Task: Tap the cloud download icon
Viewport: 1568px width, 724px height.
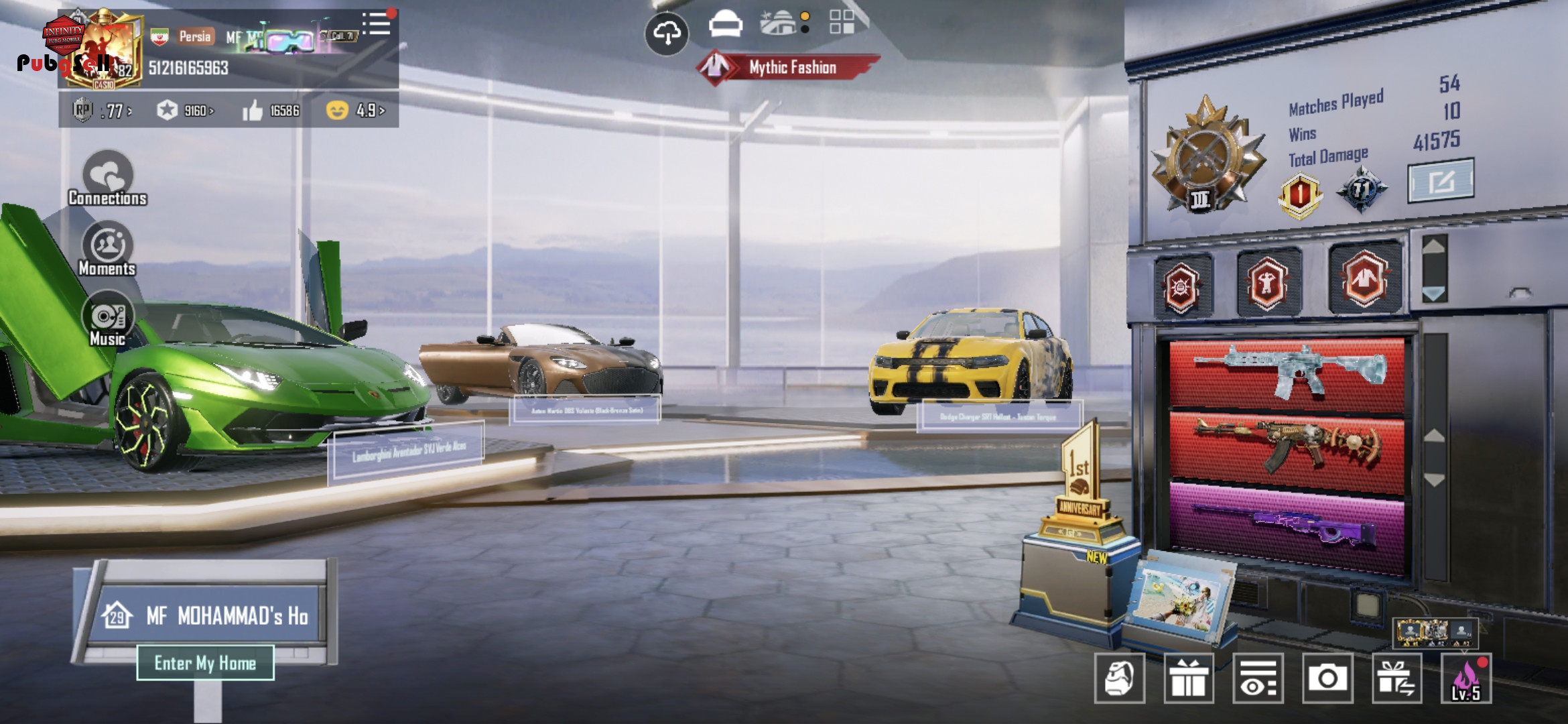Action: pos(667,34)
